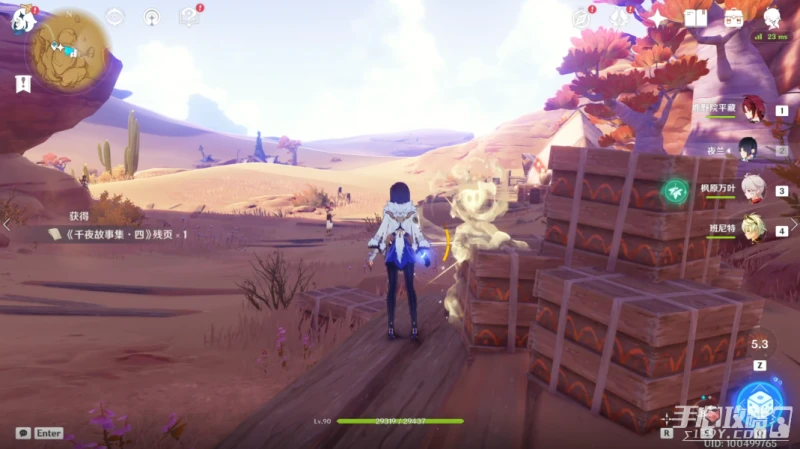
Task: Open the chat box at bottom left
Action: (39, 433)
